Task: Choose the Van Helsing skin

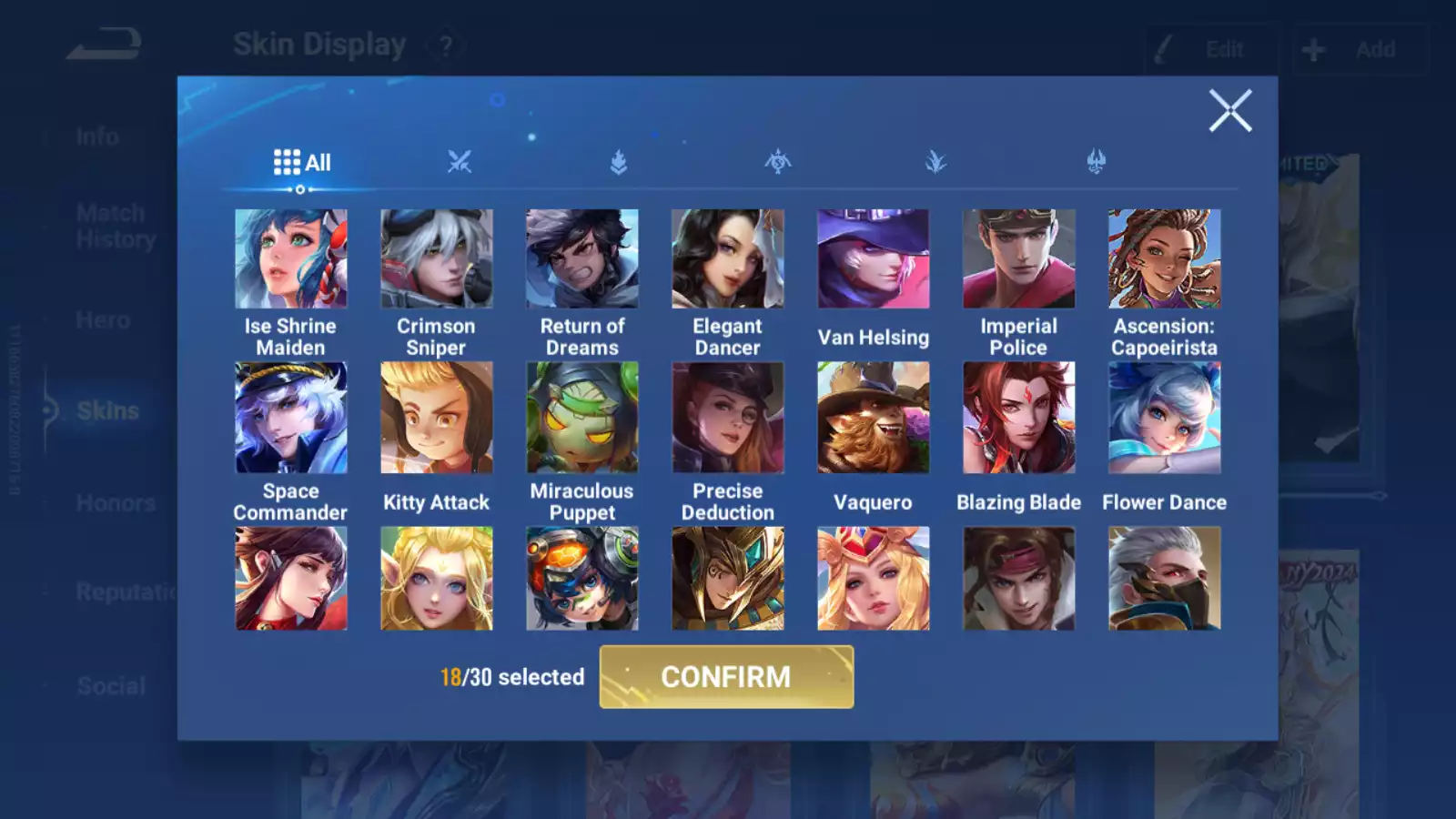Action: click(874, 259)
